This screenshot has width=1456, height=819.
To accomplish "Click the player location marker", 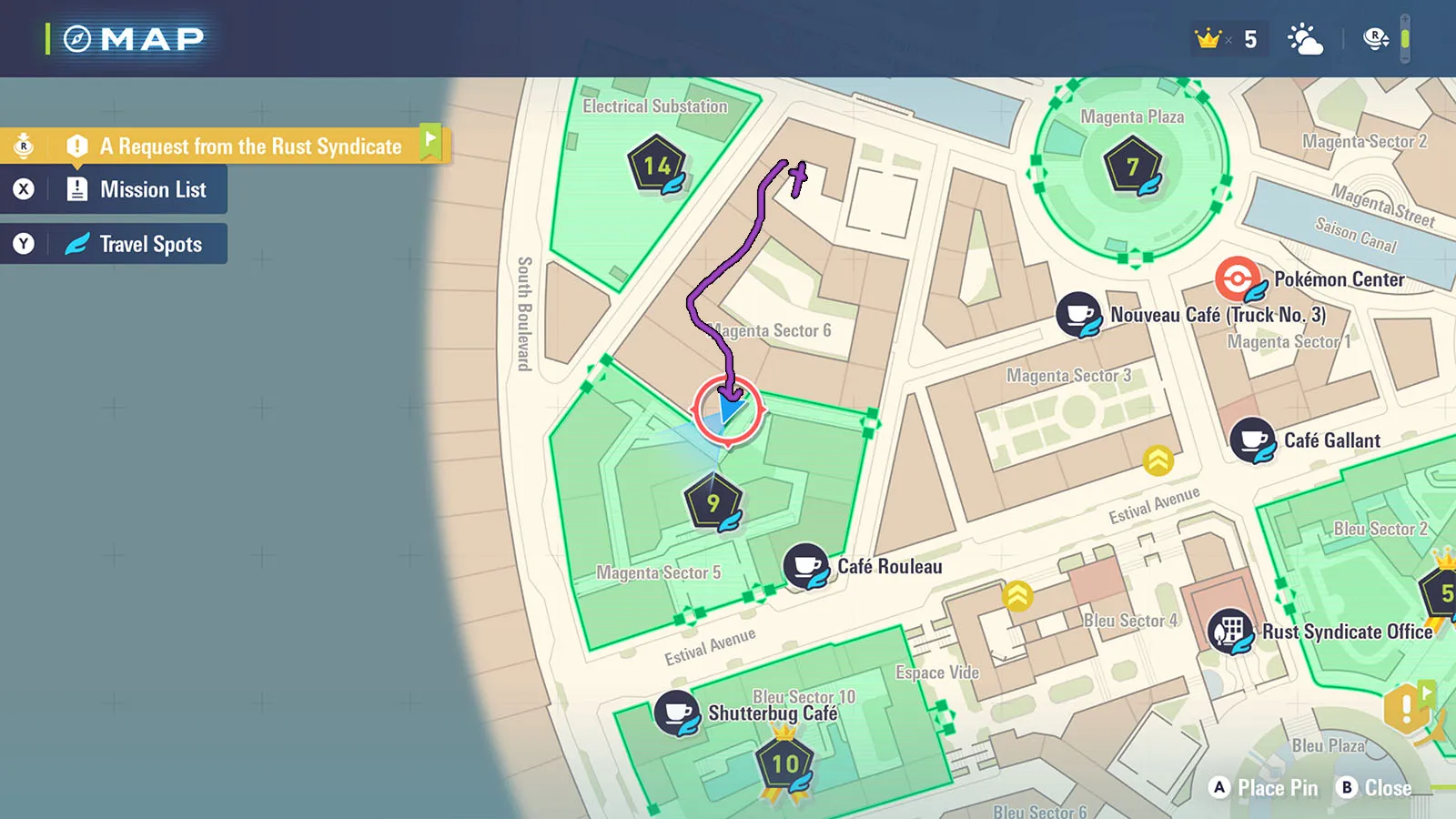I will tap(728, 410).
